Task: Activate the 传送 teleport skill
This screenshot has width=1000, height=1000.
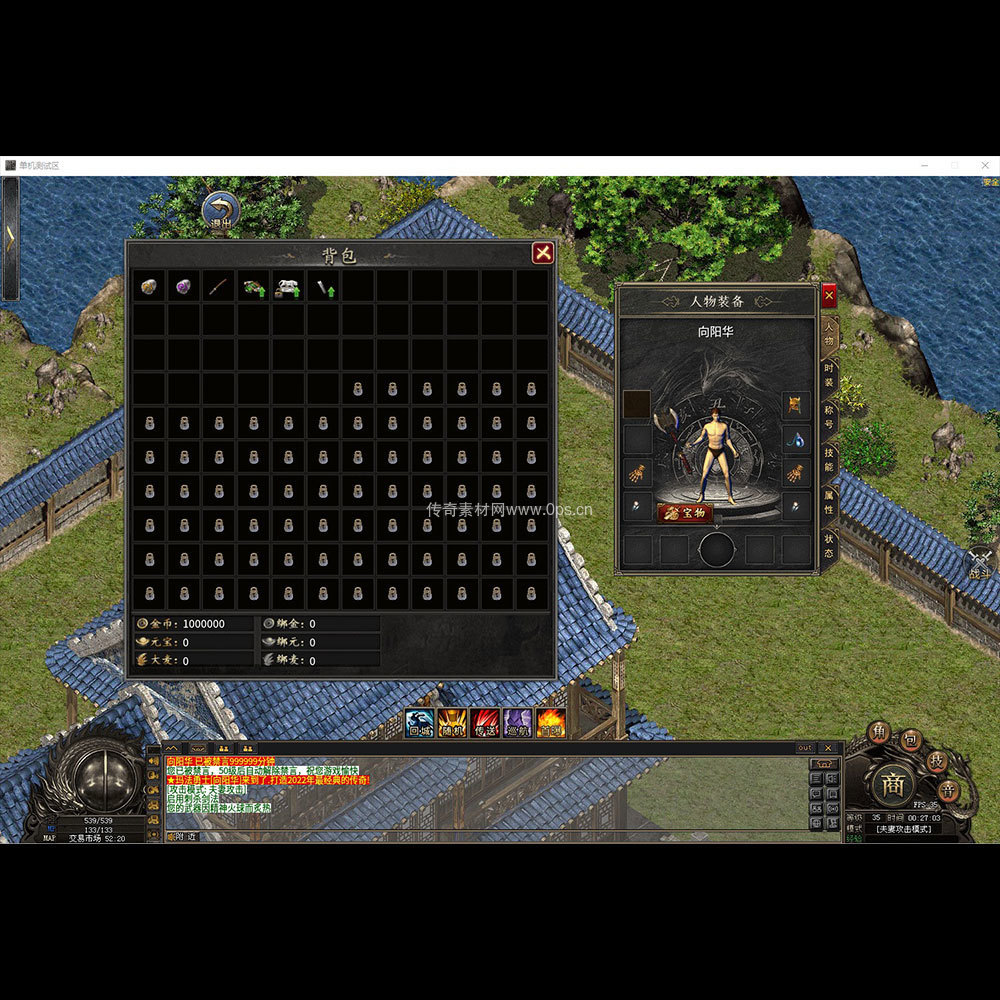Action: 485,722
